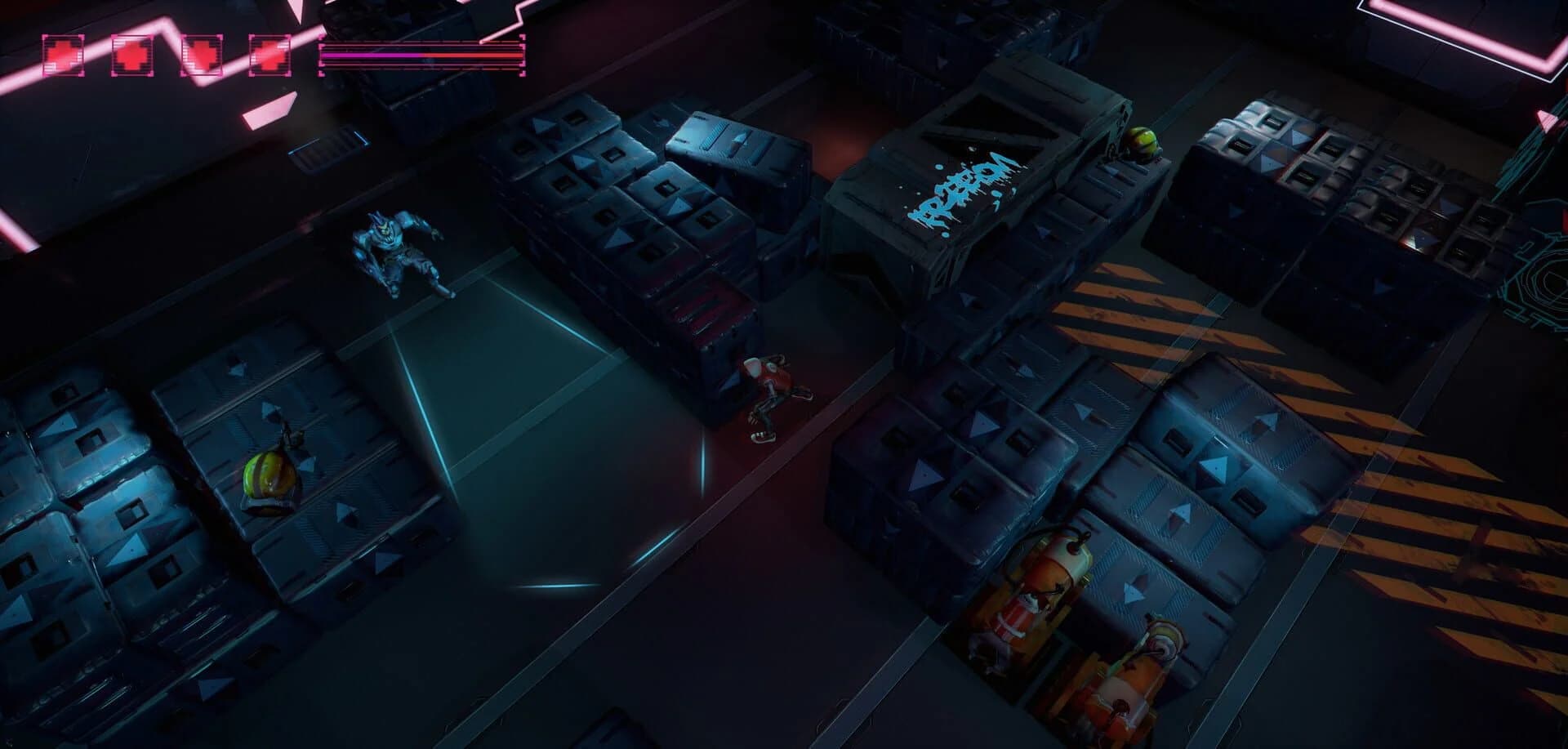Click the armored player character
This screenshot has width=1568, height=749.
(x=396, y=253)
